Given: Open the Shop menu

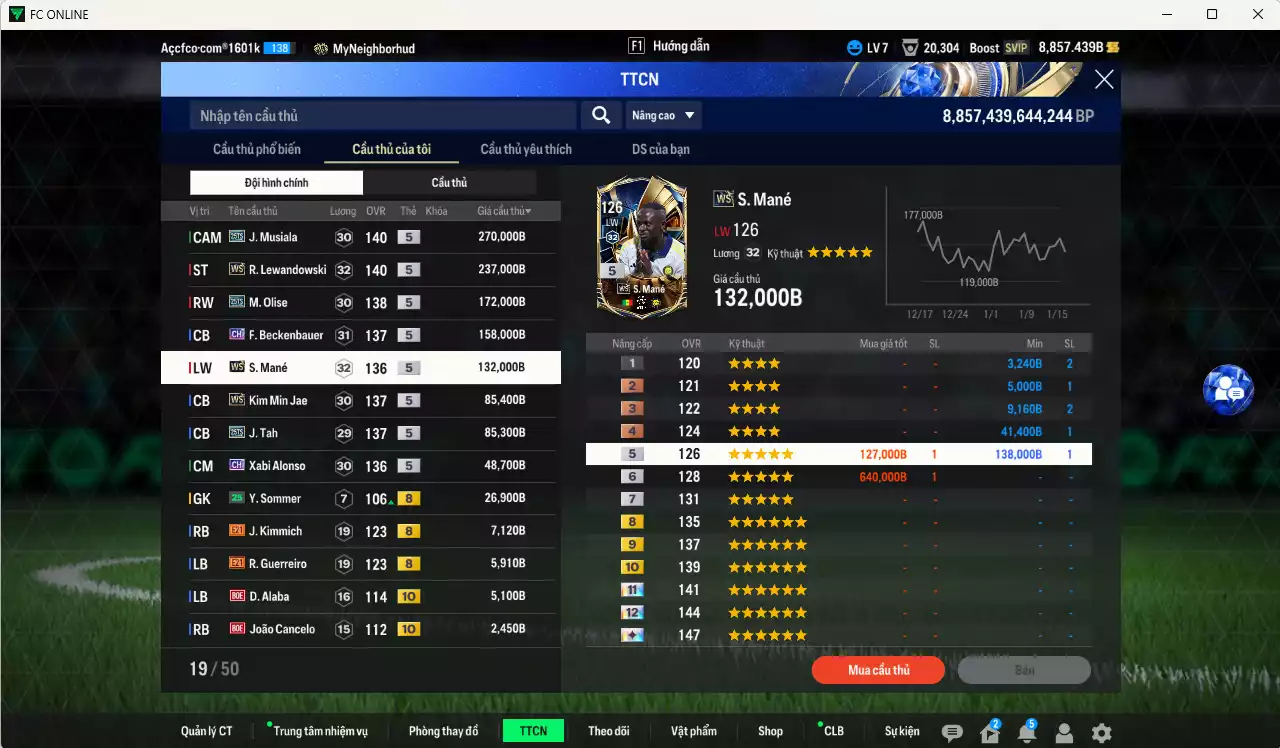Looking at the screenshot, I should coord(770,731).
